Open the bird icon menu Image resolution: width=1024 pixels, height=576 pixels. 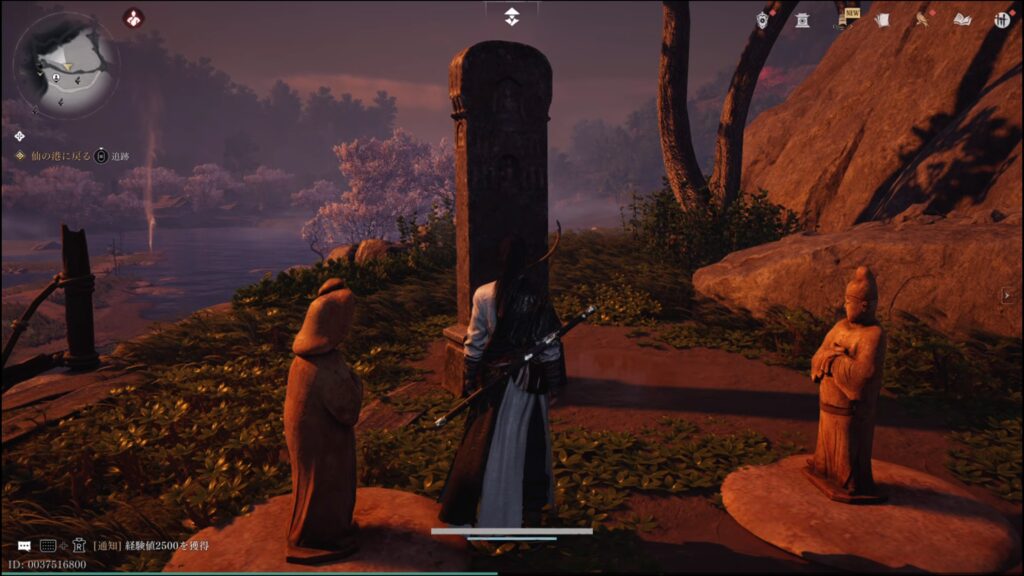pyautogui.click(x=923, y=20)
